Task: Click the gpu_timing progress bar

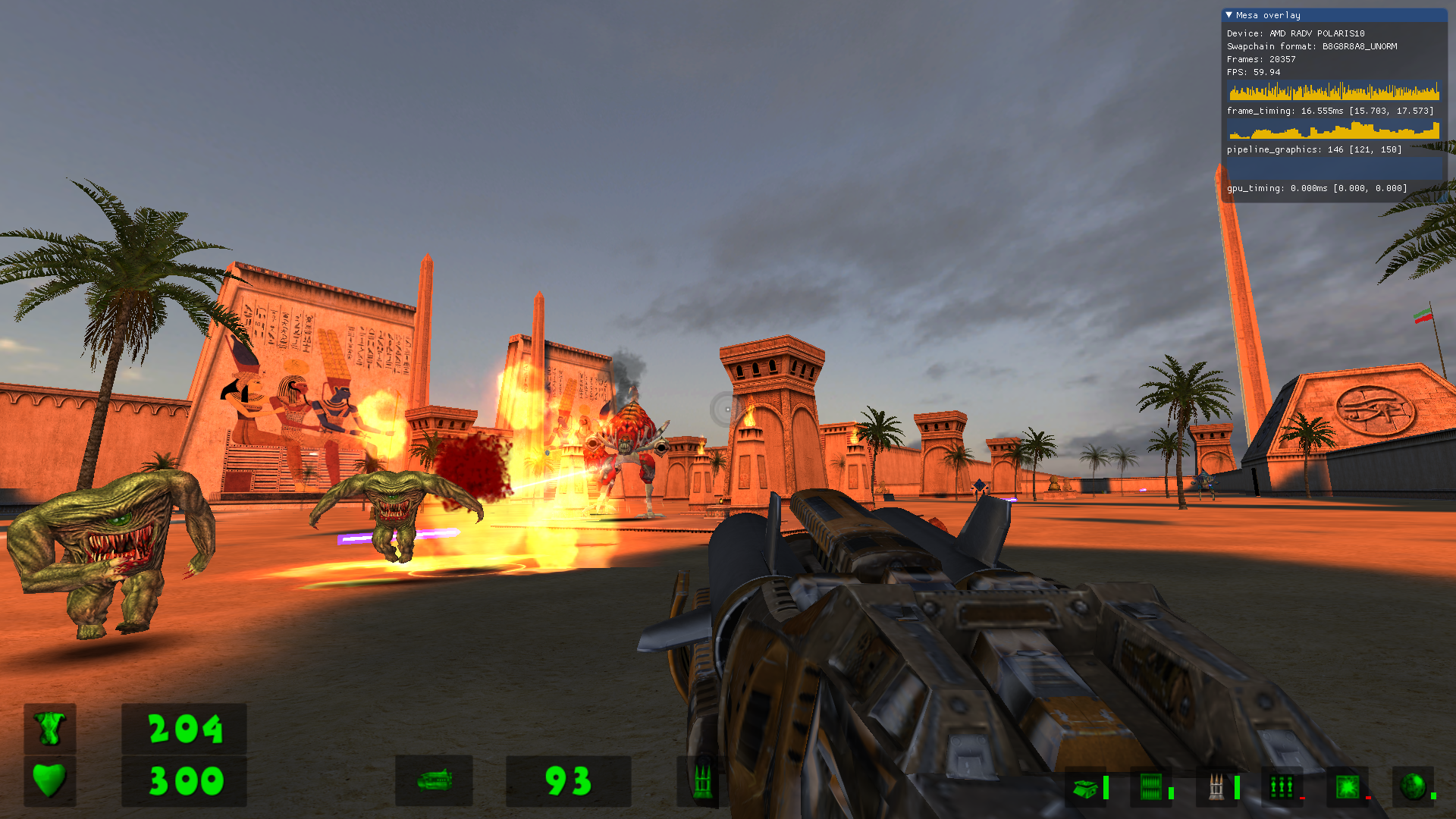Action: tap(1332, 170)
